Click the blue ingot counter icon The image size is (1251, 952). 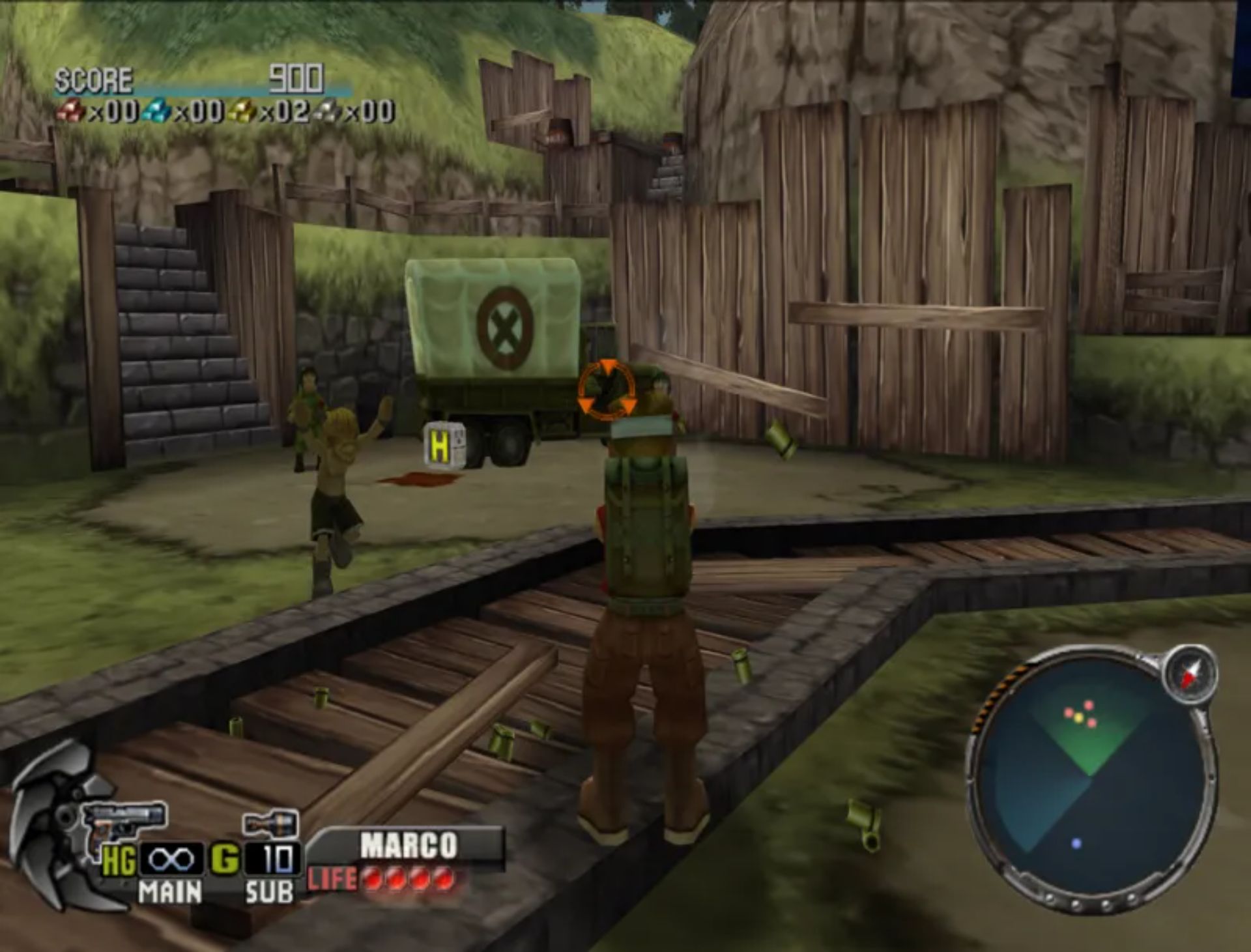156,111
